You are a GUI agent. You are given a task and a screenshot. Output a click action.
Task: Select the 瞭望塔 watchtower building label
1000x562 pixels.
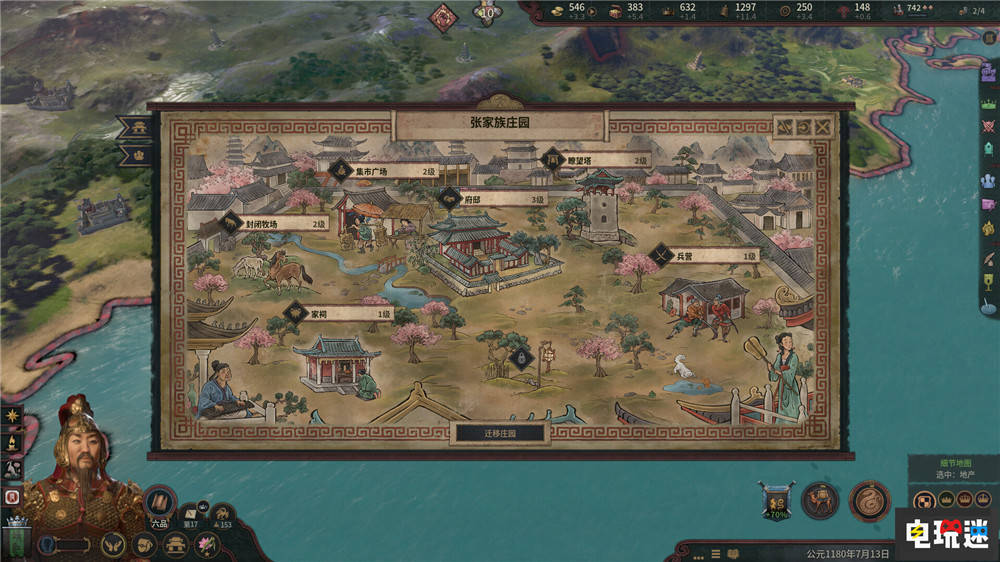click(x=595, y=159)
